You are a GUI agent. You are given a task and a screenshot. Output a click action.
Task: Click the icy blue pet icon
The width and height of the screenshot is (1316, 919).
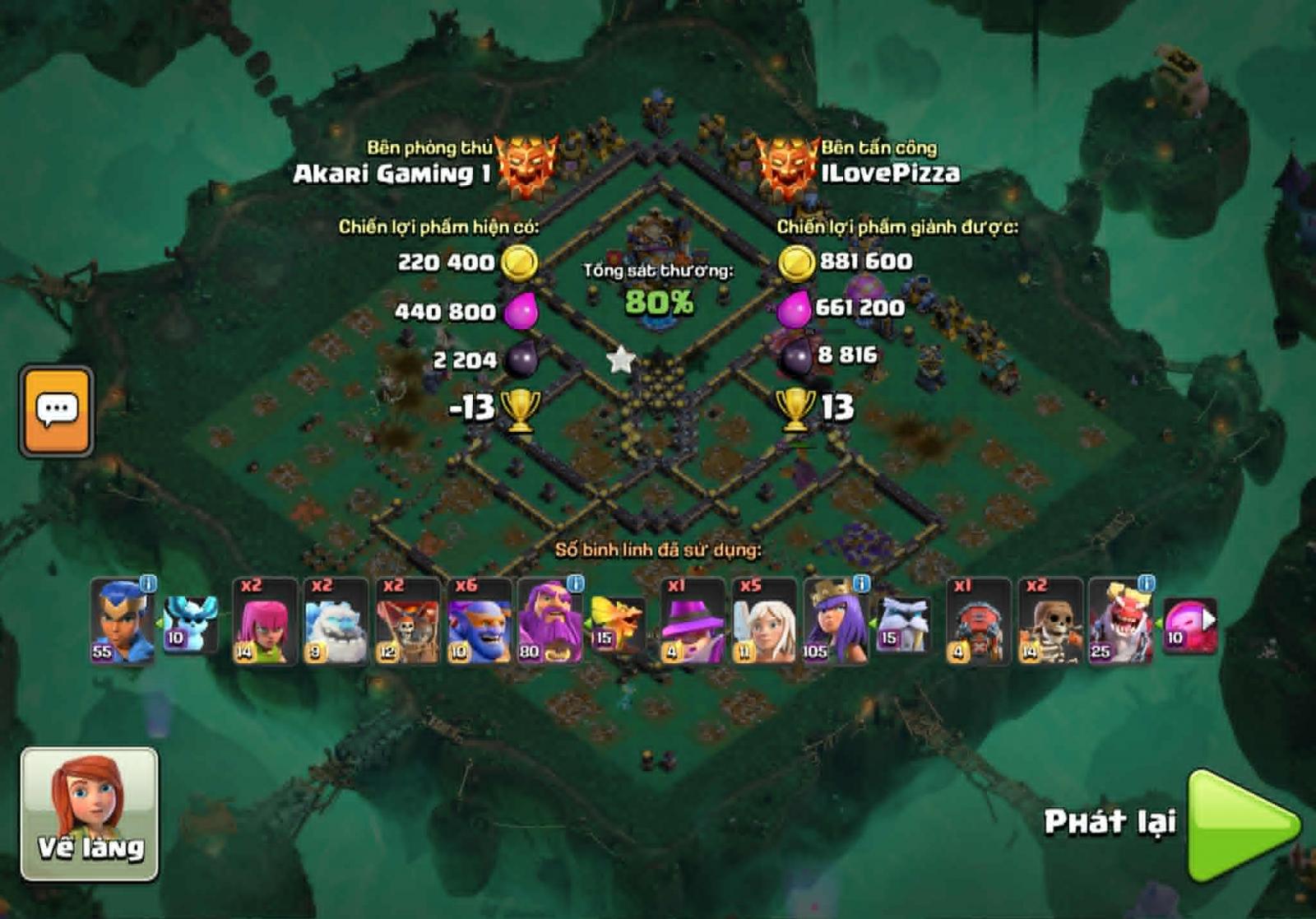(191, 624)
